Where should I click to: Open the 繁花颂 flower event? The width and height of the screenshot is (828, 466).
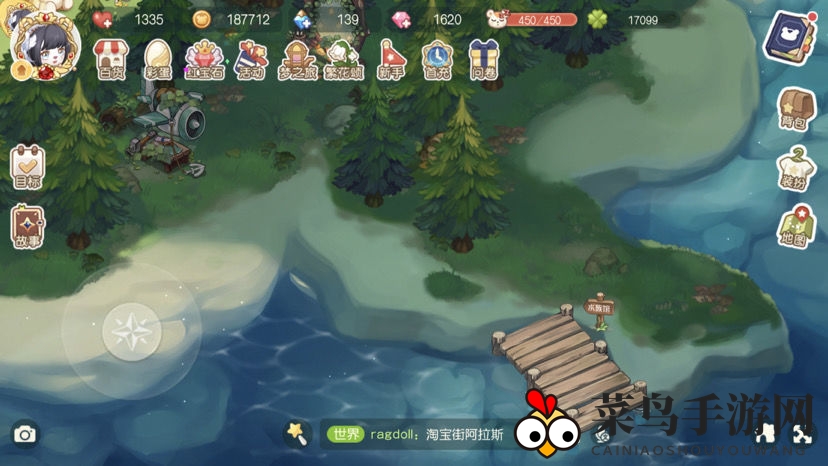click(344, 58)
